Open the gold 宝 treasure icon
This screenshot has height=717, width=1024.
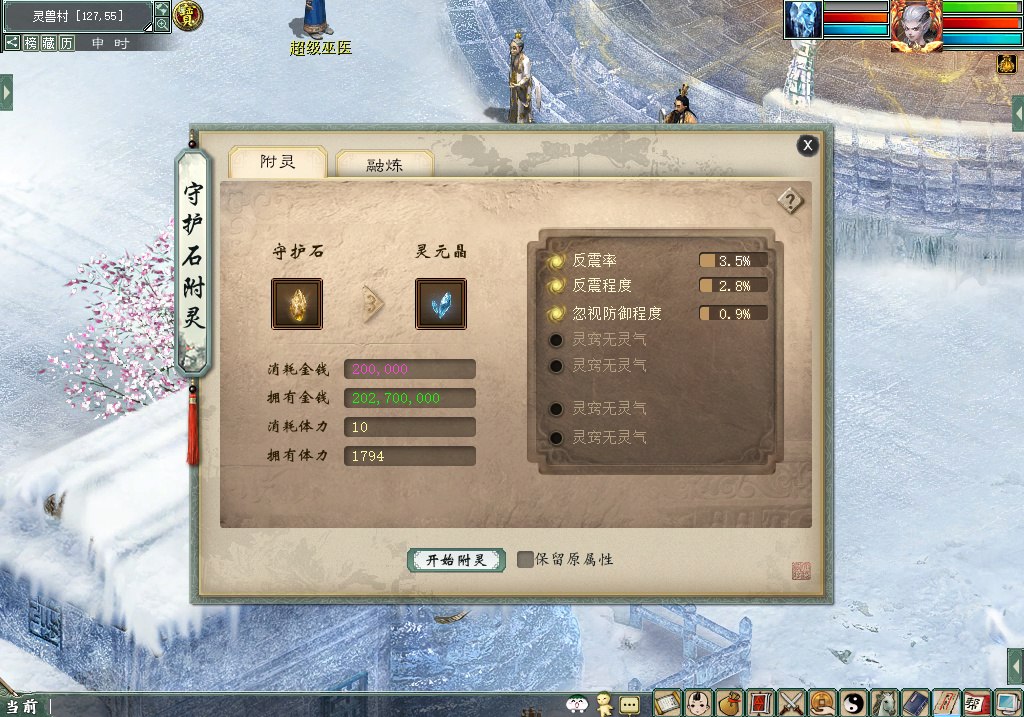(x=188, y=14)
